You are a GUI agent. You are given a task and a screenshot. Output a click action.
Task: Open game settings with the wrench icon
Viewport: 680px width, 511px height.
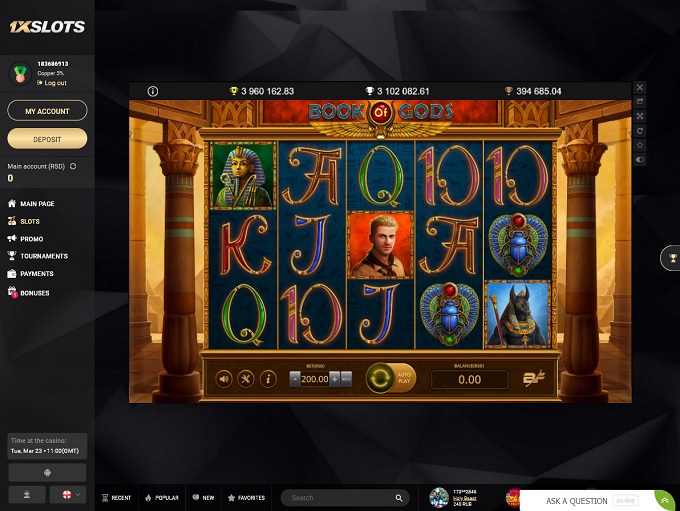pyautogui.click(x=246, y=379)
